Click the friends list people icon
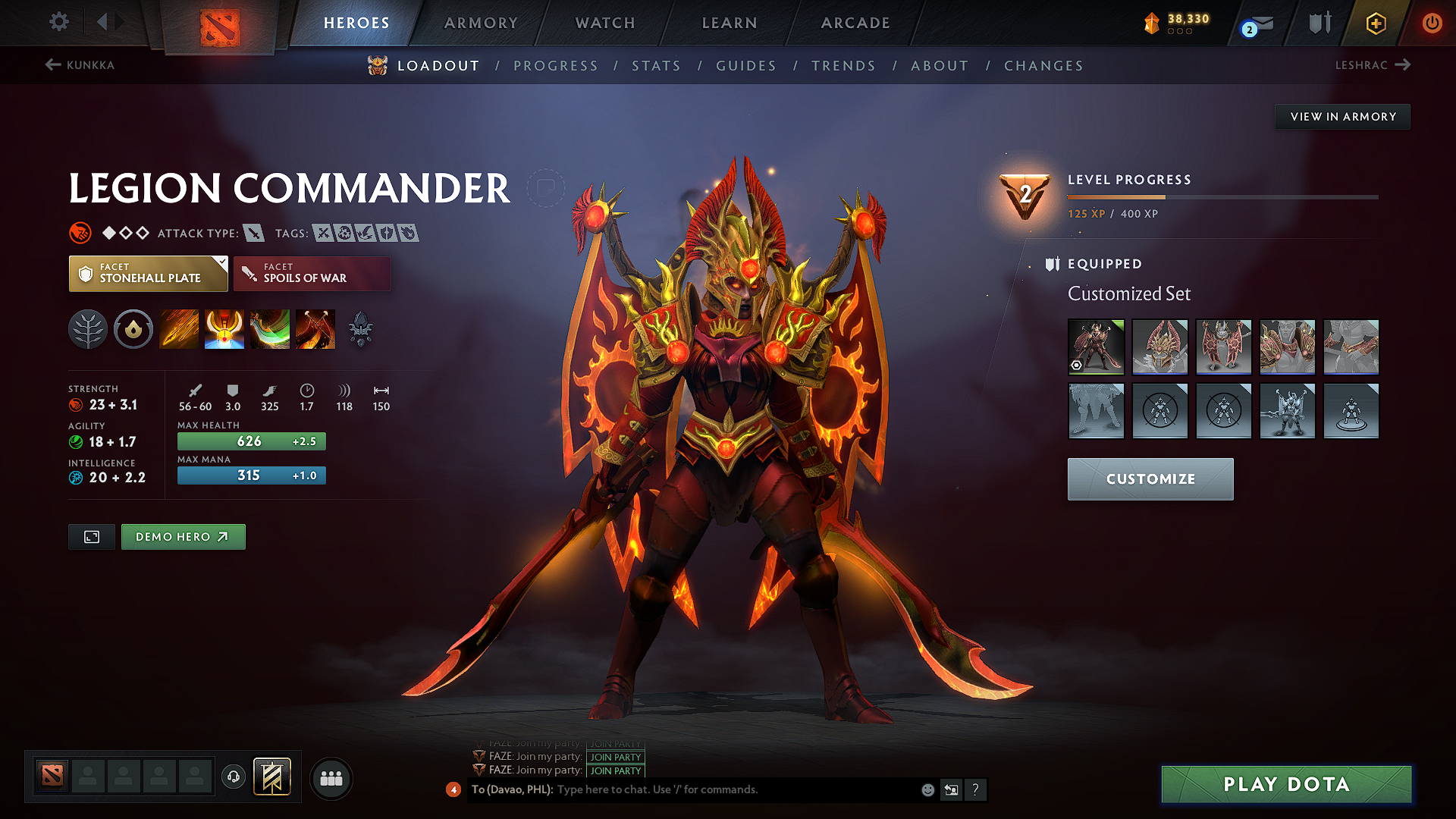Viewport: 1456px width, 819px height. (x=331, y=777)
